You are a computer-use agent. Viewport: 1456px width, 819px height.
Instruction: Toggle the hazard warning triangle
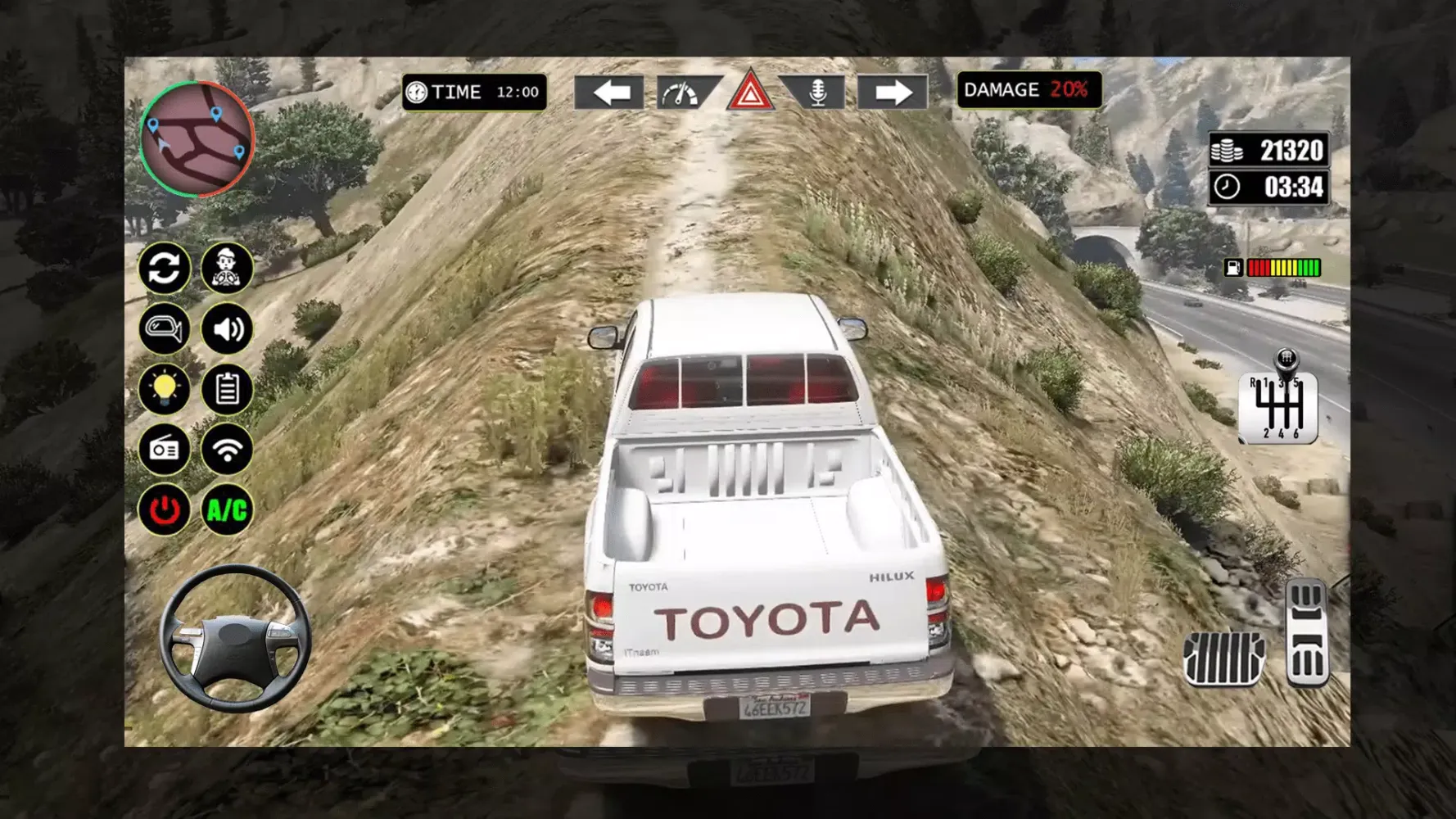[x=750, y=92]
